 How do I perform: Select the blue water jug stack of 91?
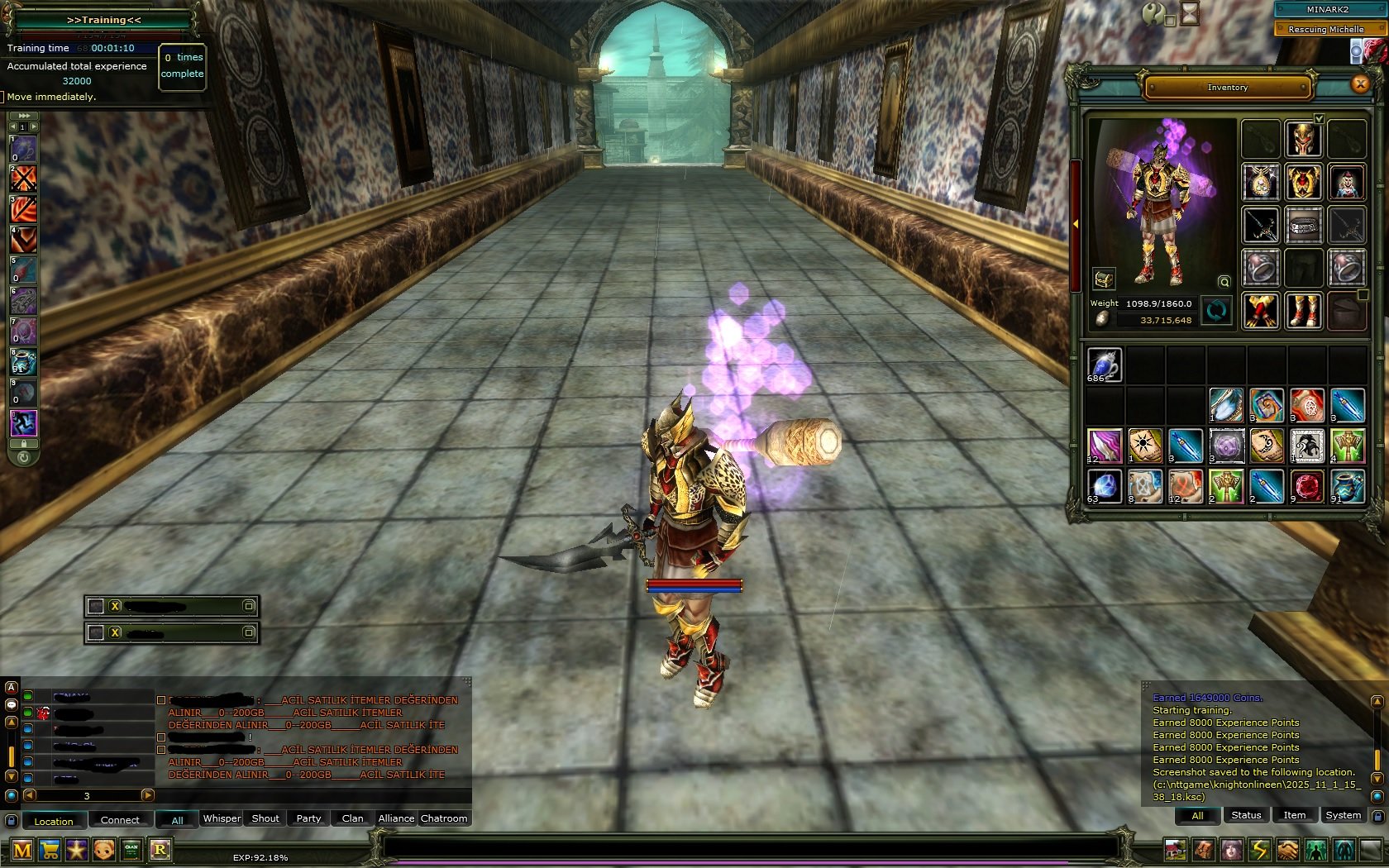pos(1347,487)
